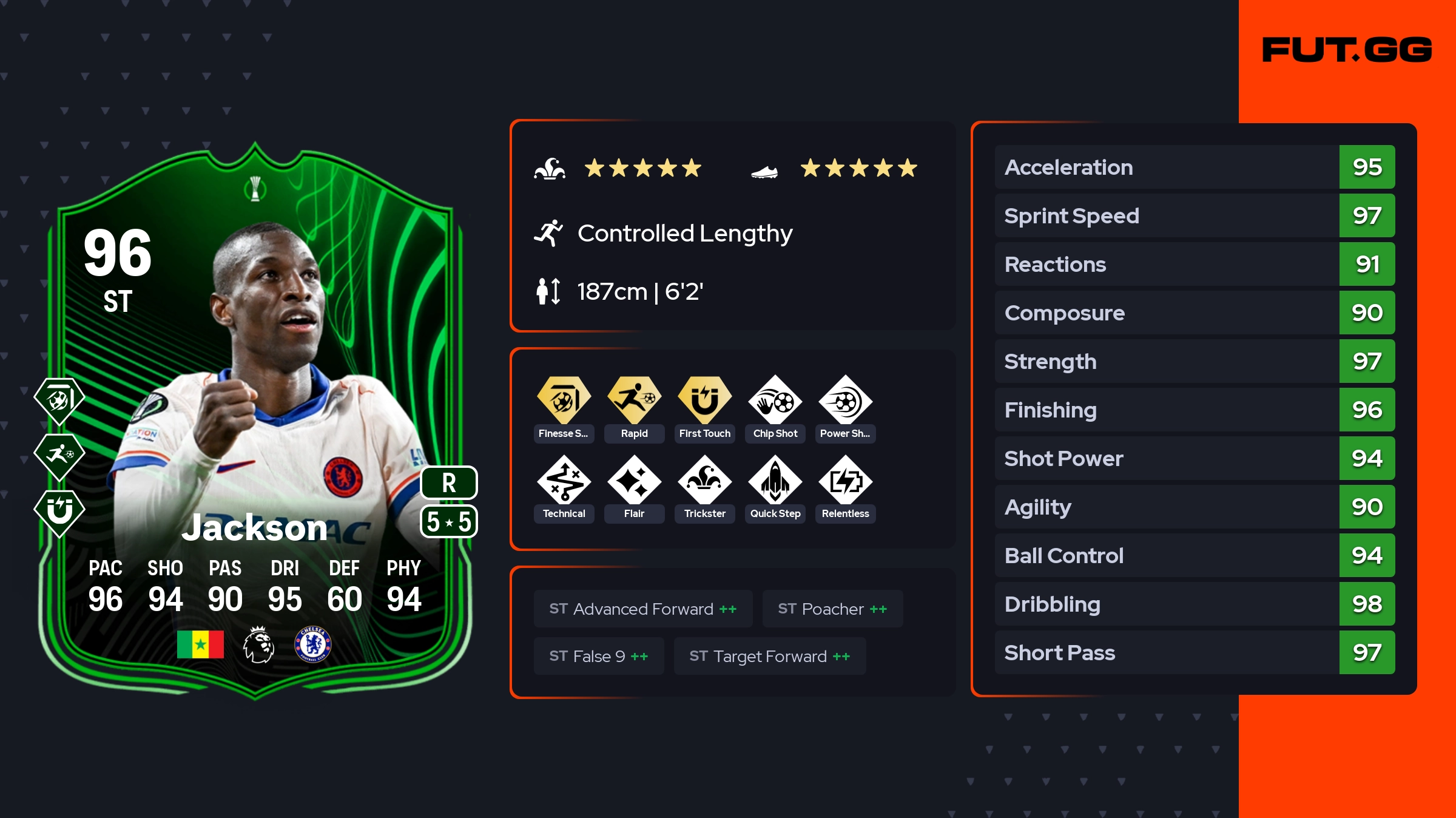Choose the Technical playstyle icon
This screenshot has width=1456, height=818.
click(564, 481)
